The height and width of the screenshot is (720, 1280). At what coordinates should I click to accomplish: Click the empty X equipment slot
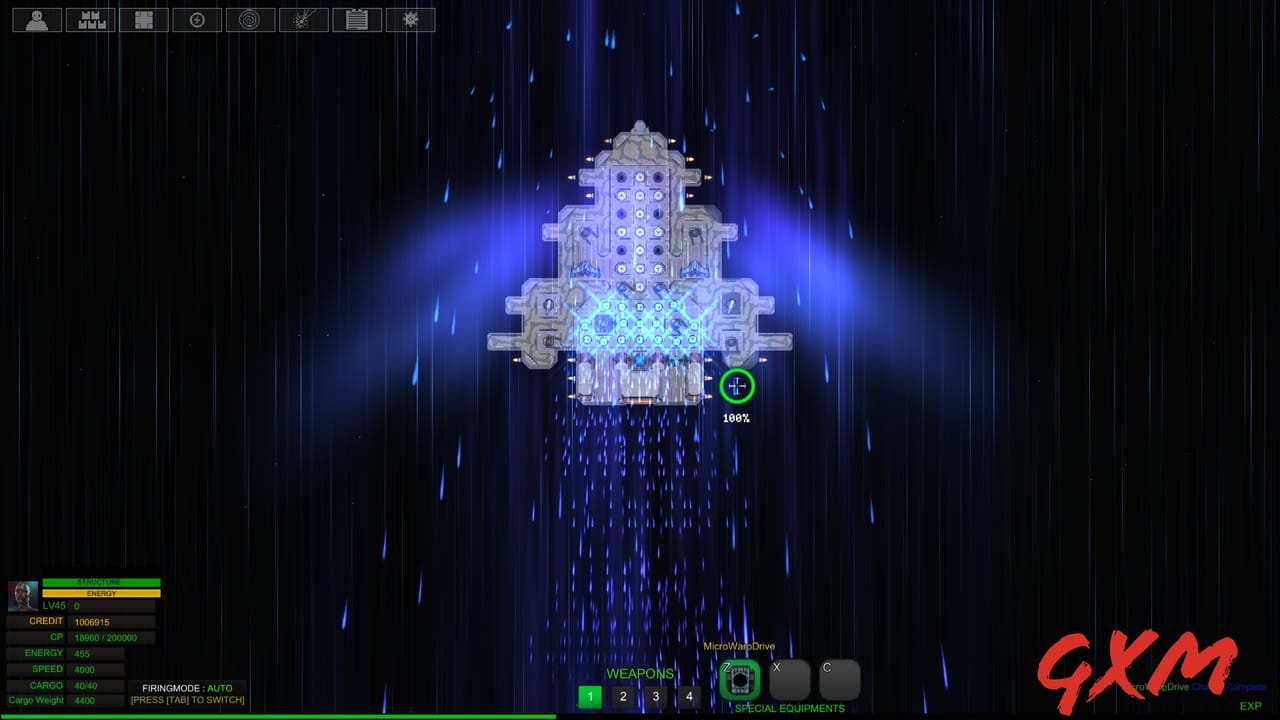pyautogui.click(x=789, y=679)
